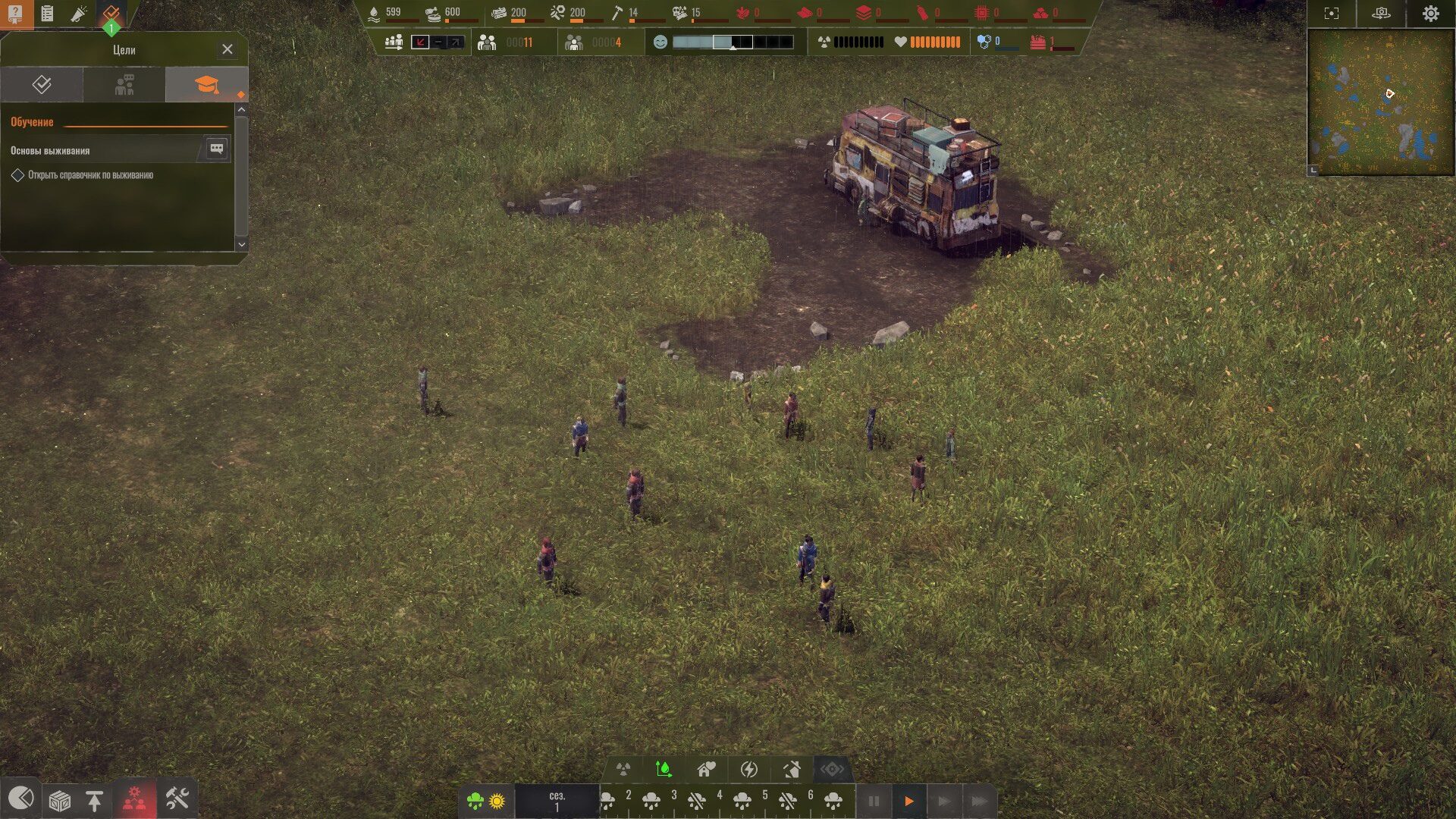Open the survival guide question-mark book
This screenshot has width=1456, height=819.
point(15,14)
